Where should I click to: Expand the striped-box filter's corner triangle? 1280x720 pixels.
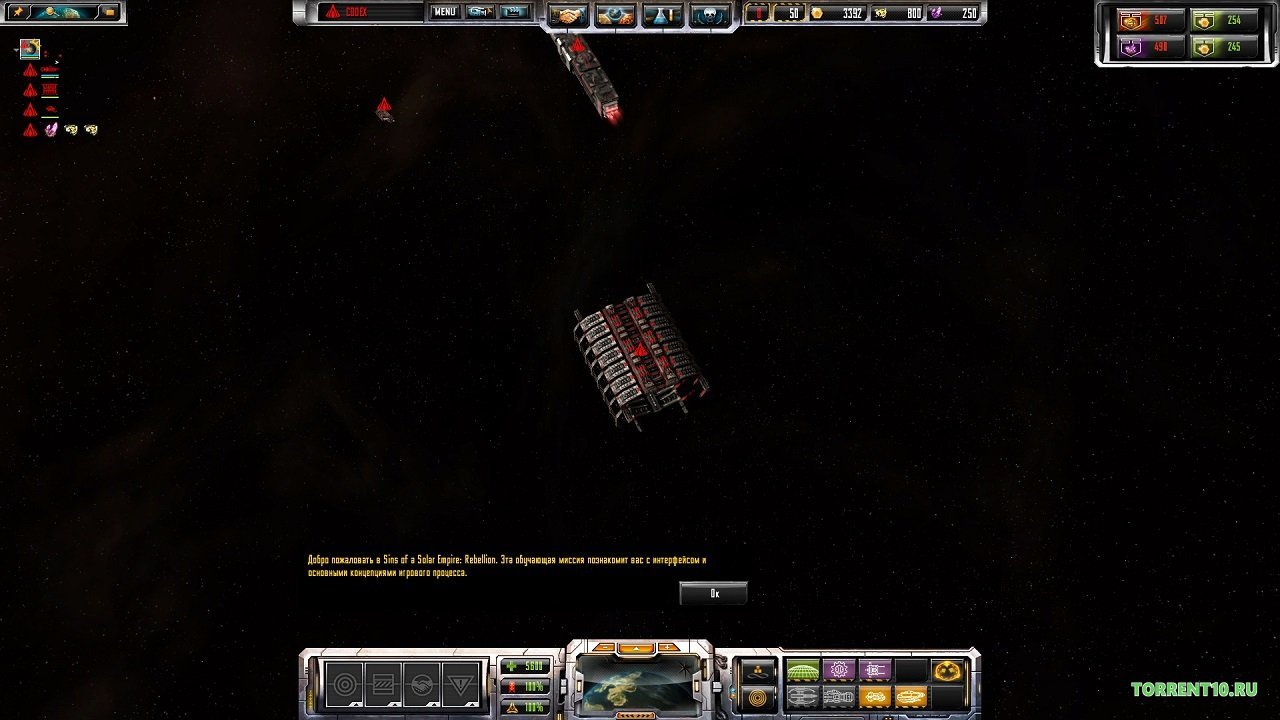click(x=395, y=703)
